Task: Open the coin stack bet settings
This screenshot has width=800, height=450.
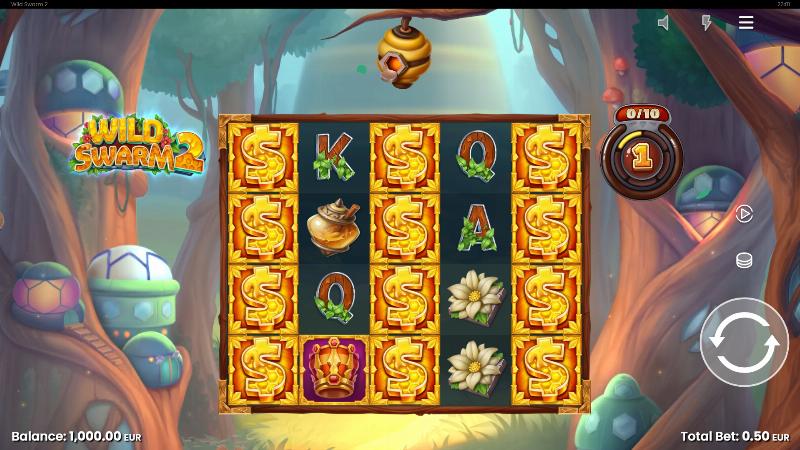Action: pyautogui.click(x=744, y=260)
